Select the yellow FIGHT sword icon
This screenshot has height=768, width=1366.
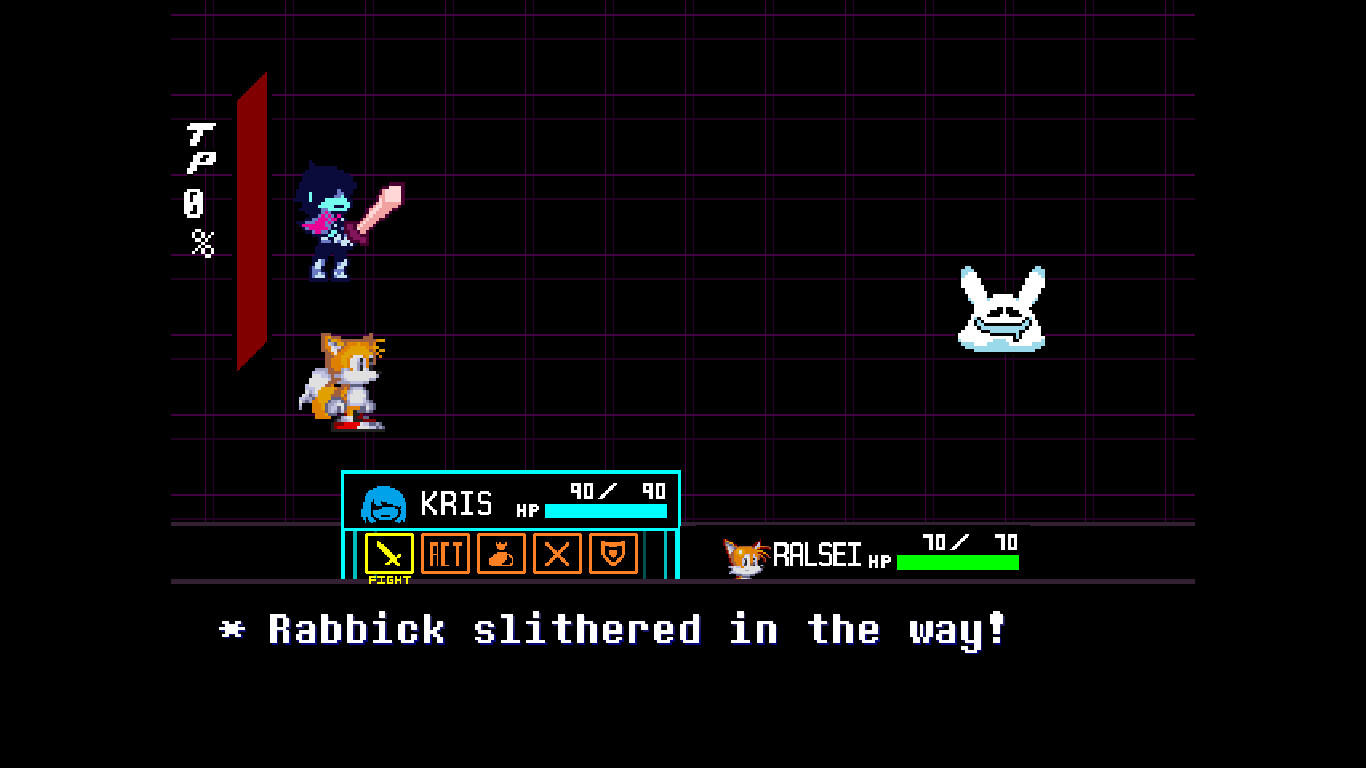[x=390, y=554]
